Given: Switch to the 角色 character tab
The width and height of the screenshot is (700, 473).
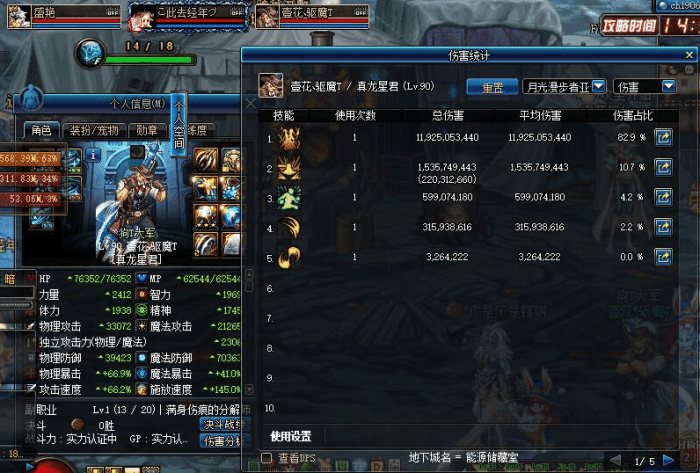Looking at the screenshot, I should 41,130.
